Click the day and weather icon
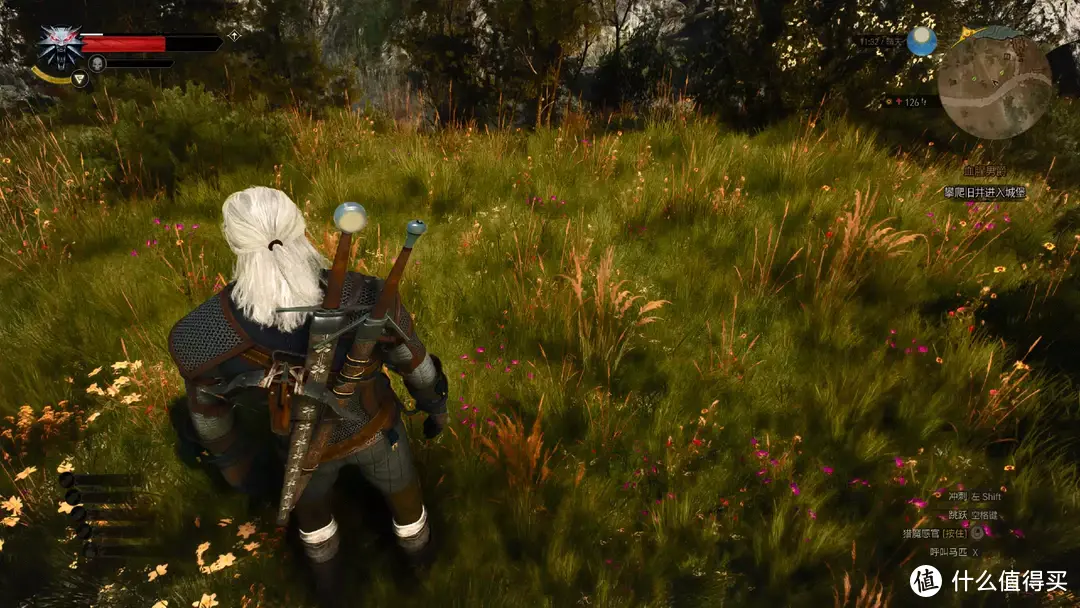 [921, 41]
